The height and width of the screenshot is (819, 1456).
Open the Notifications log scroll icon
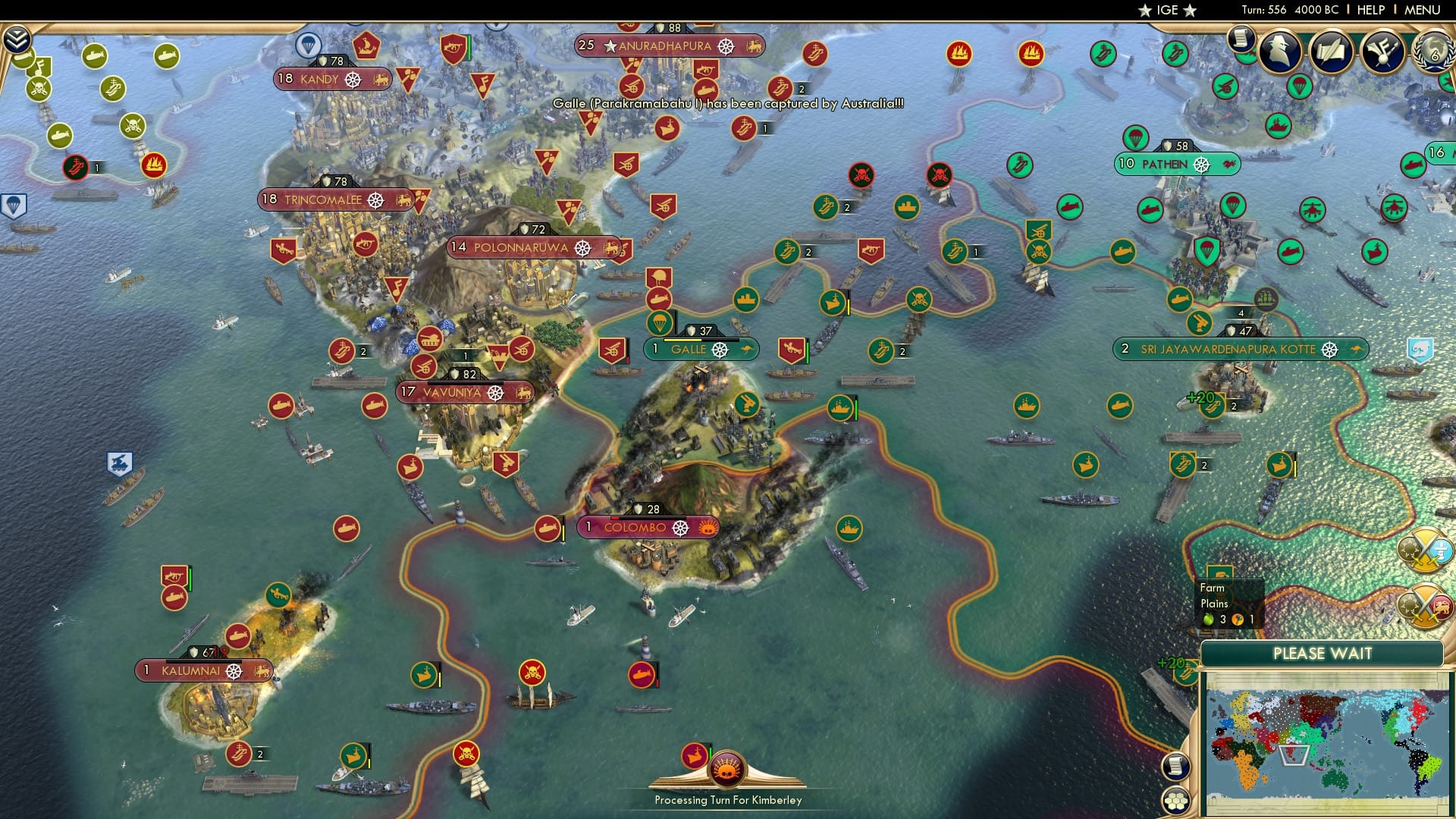(x=1241, y=36)
